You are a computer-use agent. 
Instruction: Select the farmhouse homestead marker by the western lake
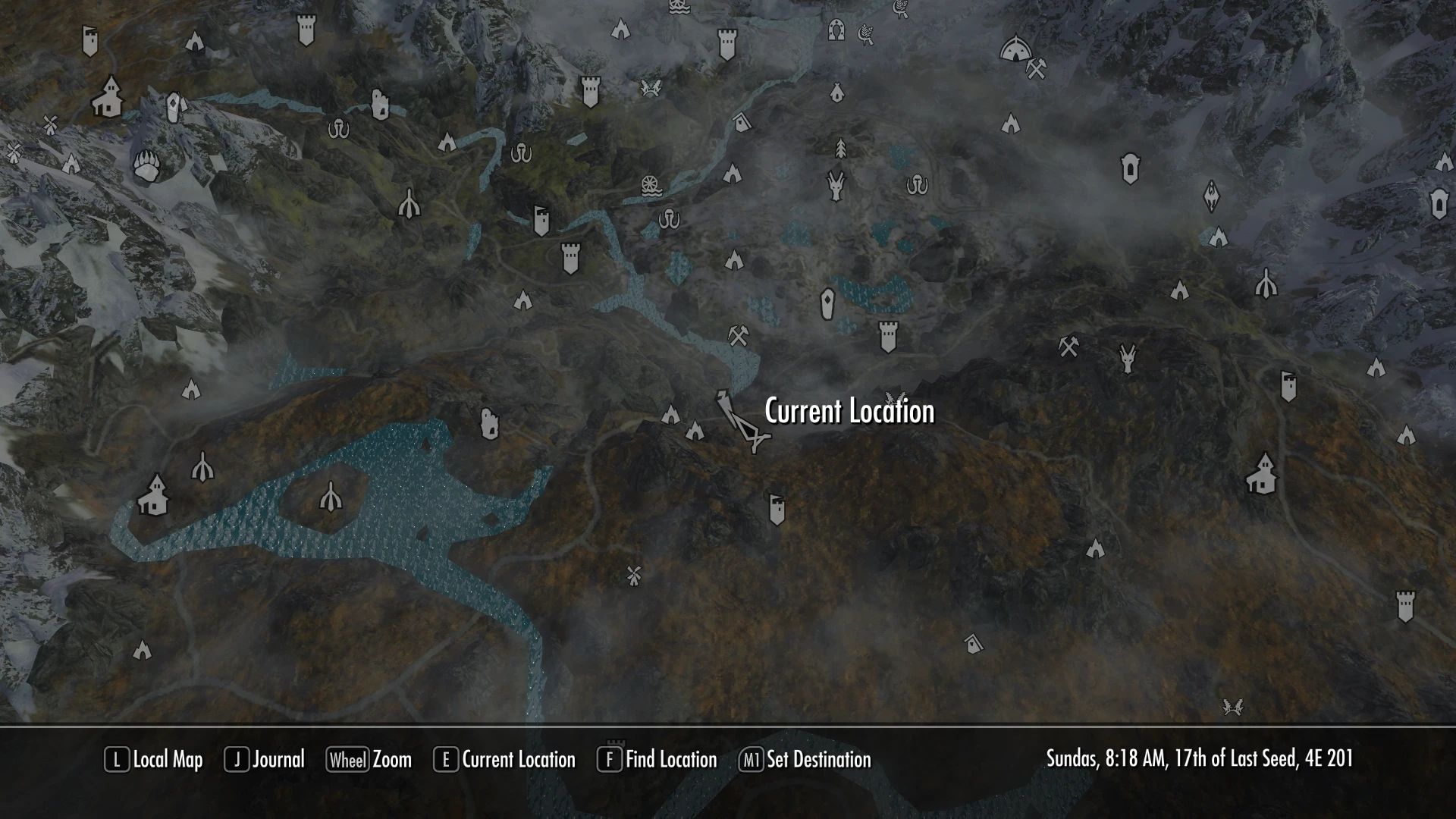point(155,498)
